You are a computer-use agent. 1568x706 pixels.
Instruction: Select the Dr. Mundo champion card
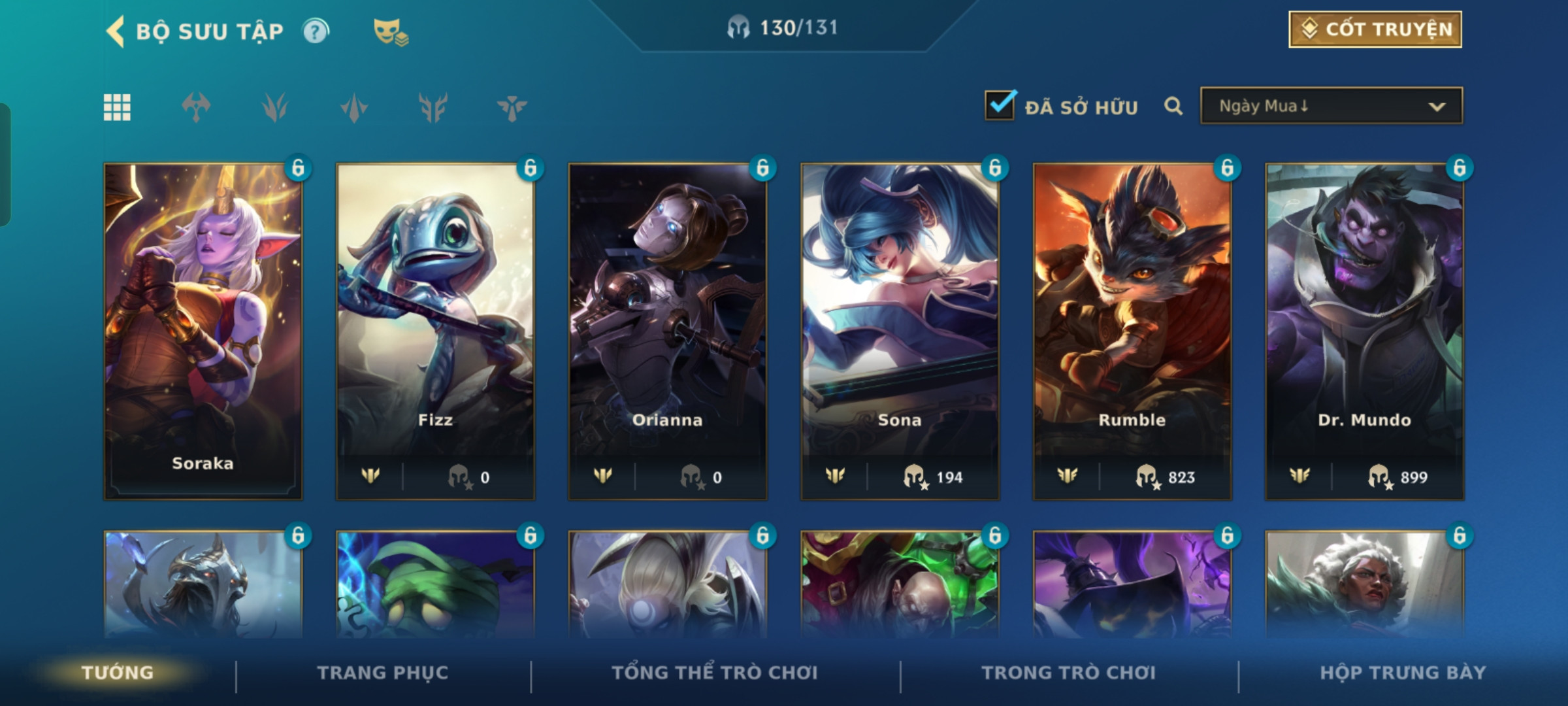[1364, 331]
